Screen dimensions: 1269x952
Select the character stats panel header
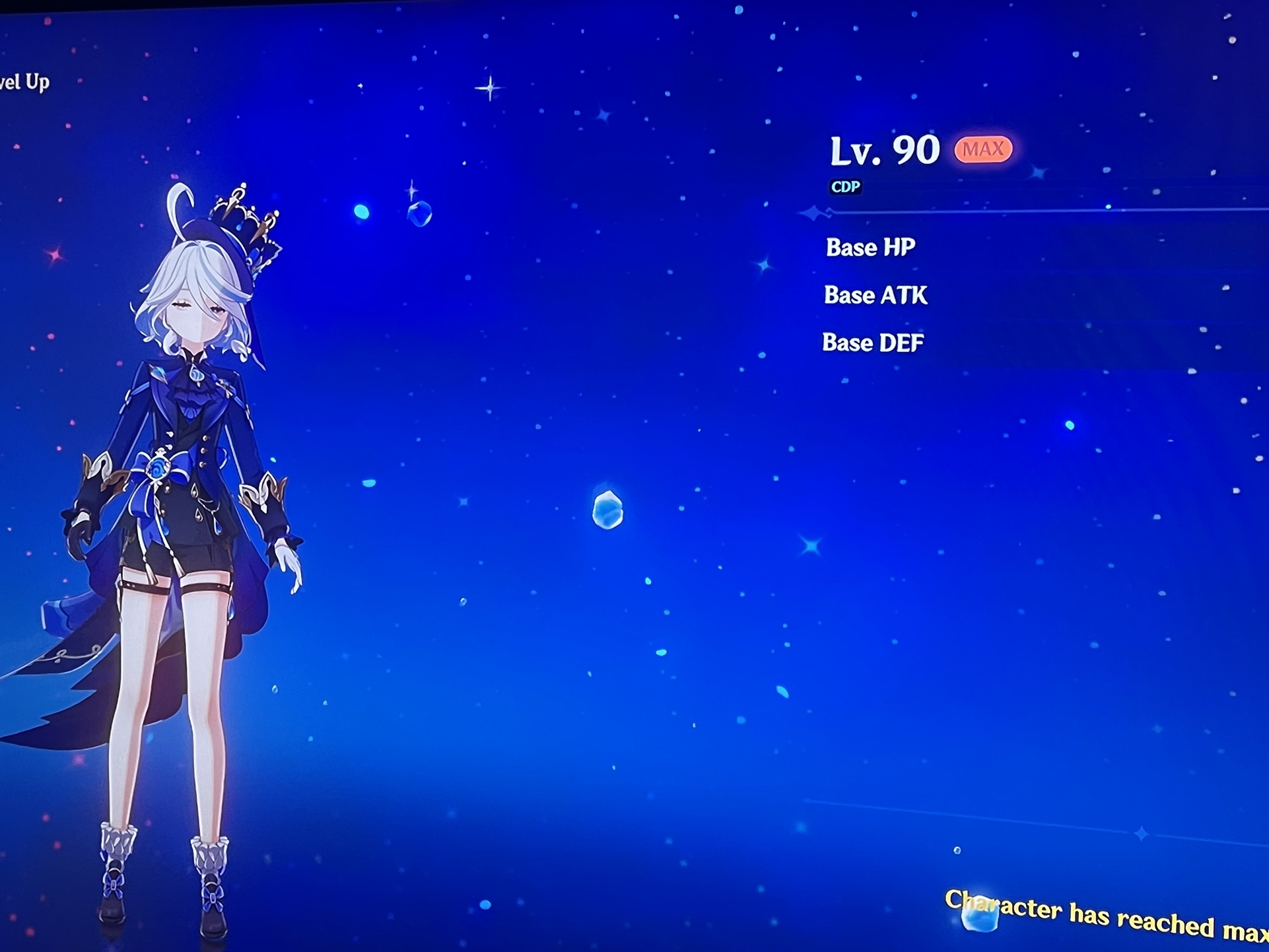coord(885,151)
